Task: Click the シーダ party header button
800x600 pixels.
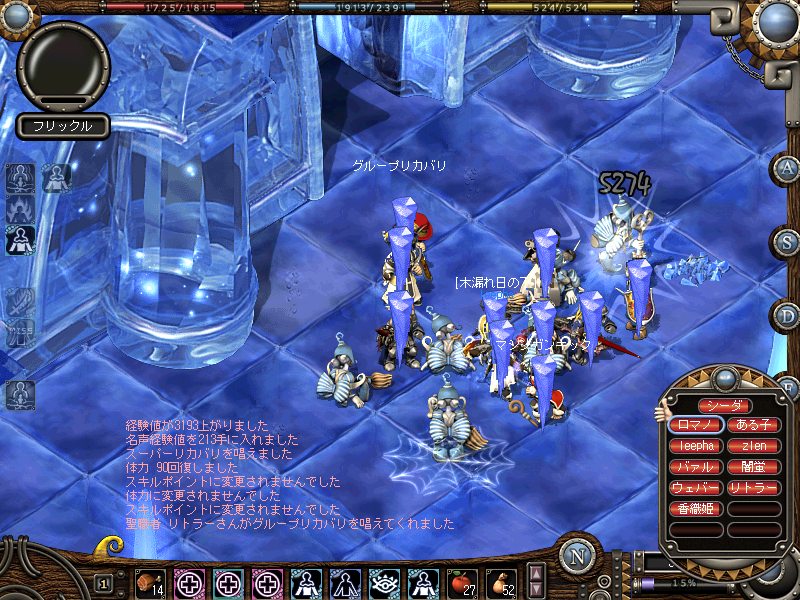Action: (x=723, y=405)
